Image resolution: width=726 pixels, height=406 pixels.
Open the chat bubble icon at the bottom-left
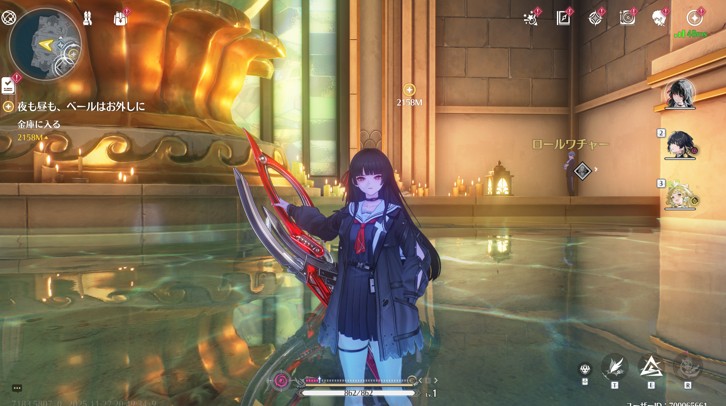[x=17, y=387]
